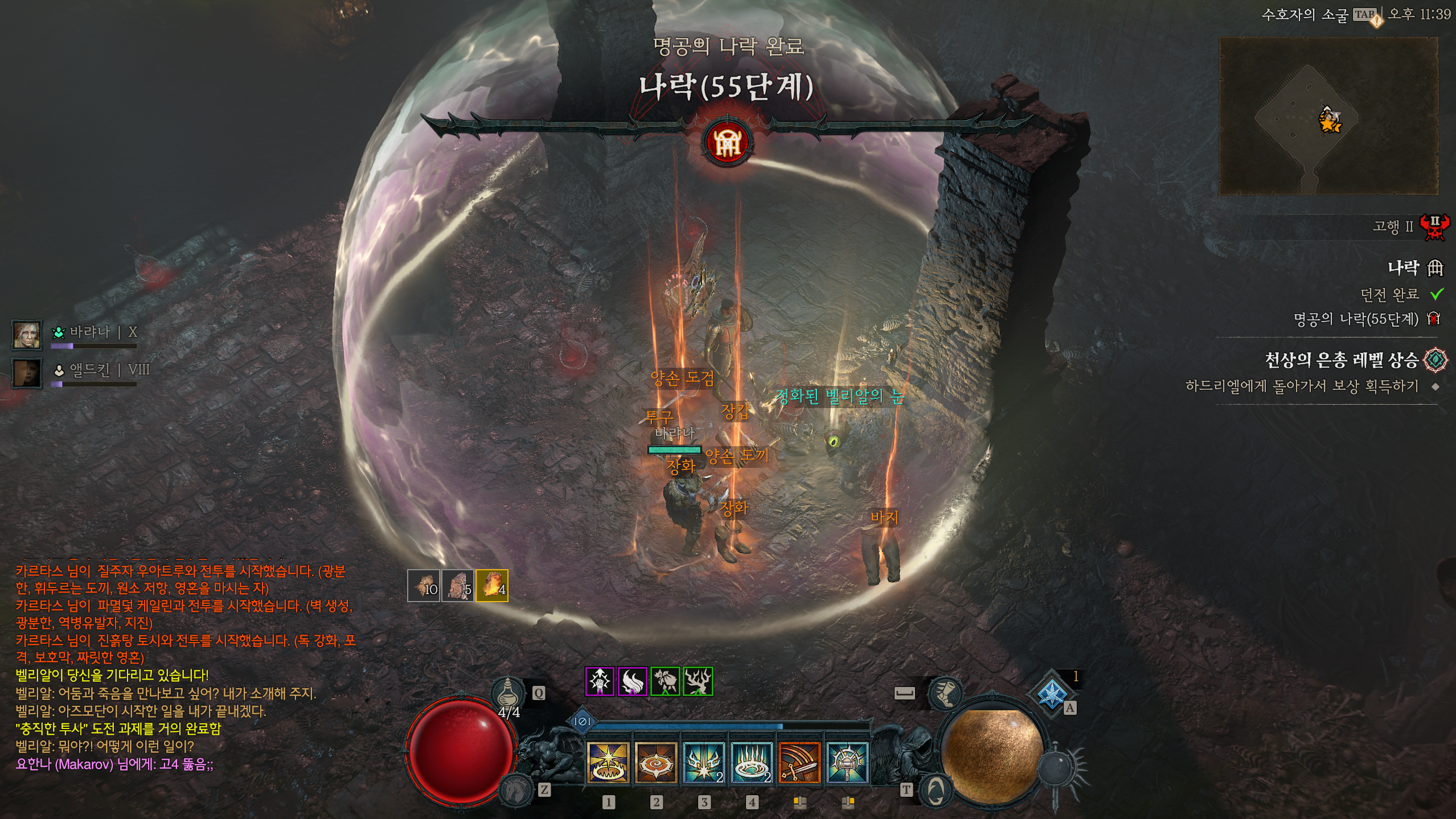This screenshot has height=819, width=1456.
Task: Use the blue spiked ring skill
Action: (x=752, y=763)
